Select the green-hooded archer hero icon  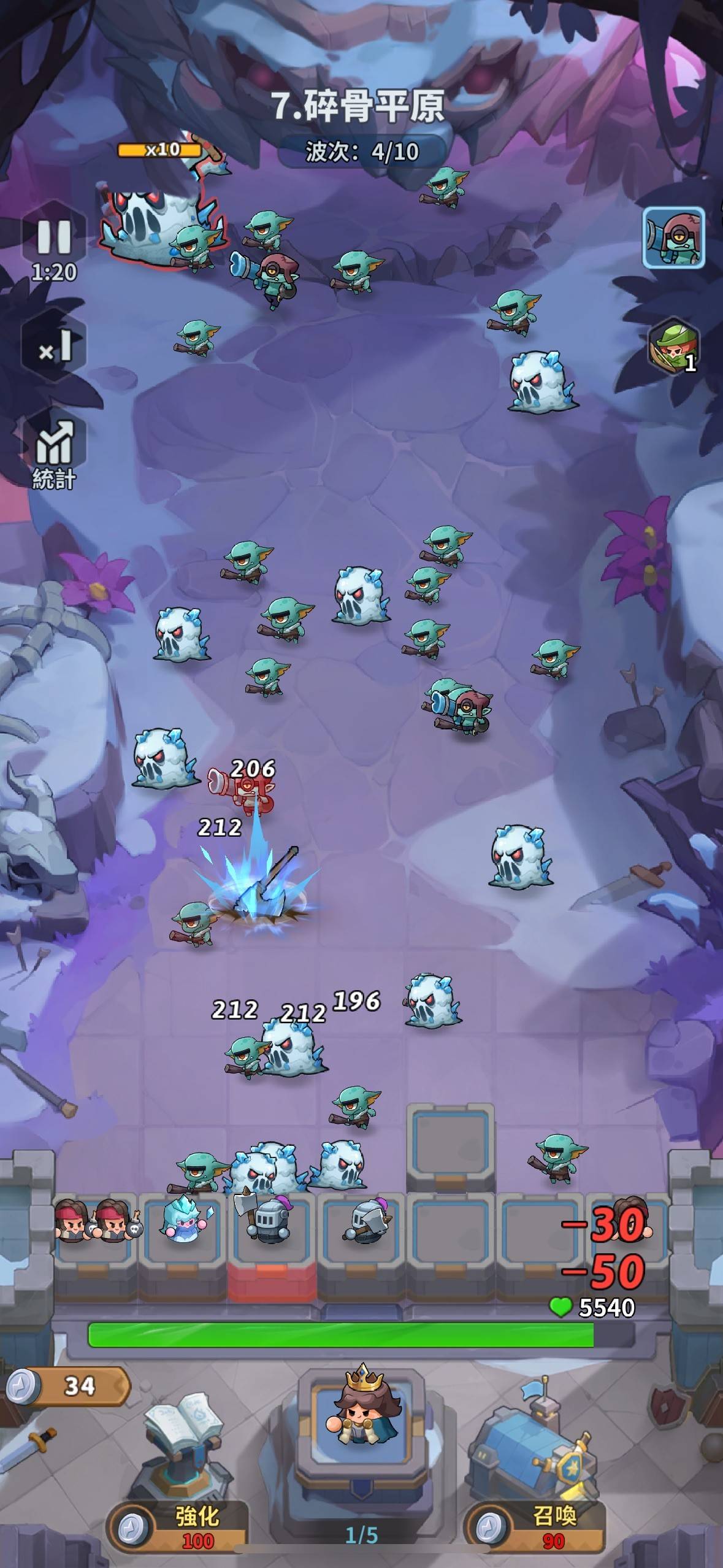coord(673,345)
